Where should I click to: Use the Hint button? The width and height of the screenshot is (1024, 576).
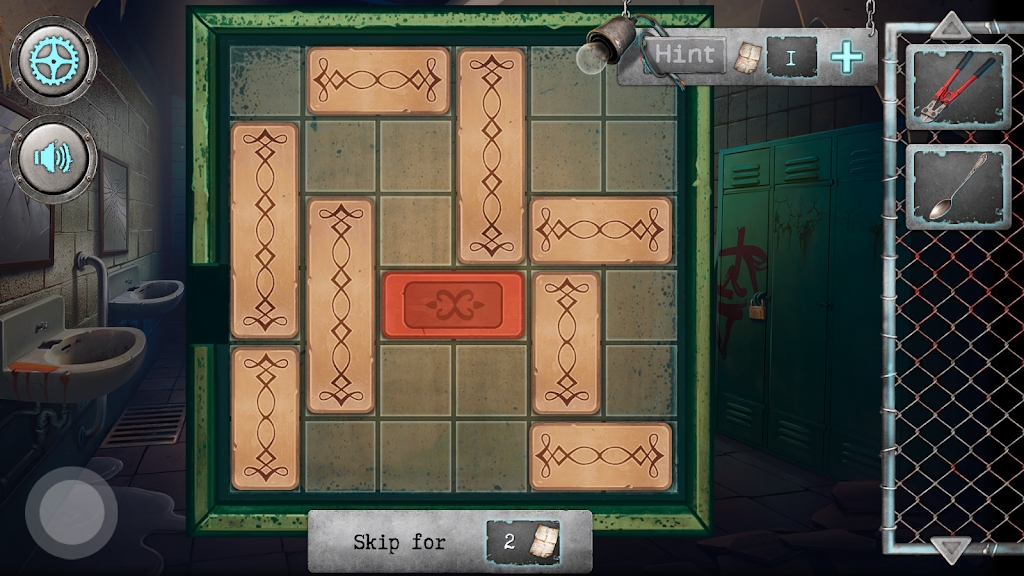tap(686, 55)
